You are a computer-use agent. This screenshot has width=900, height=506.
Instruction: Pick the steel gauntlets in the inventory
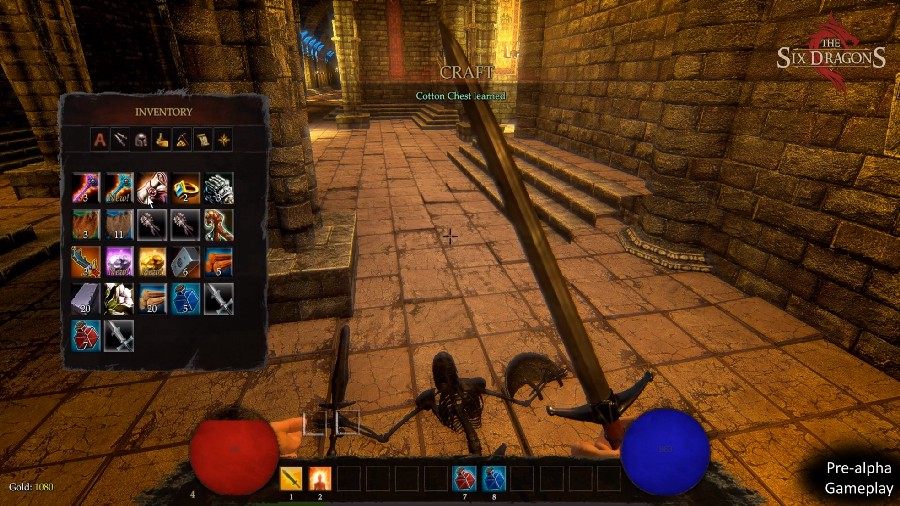218,187
